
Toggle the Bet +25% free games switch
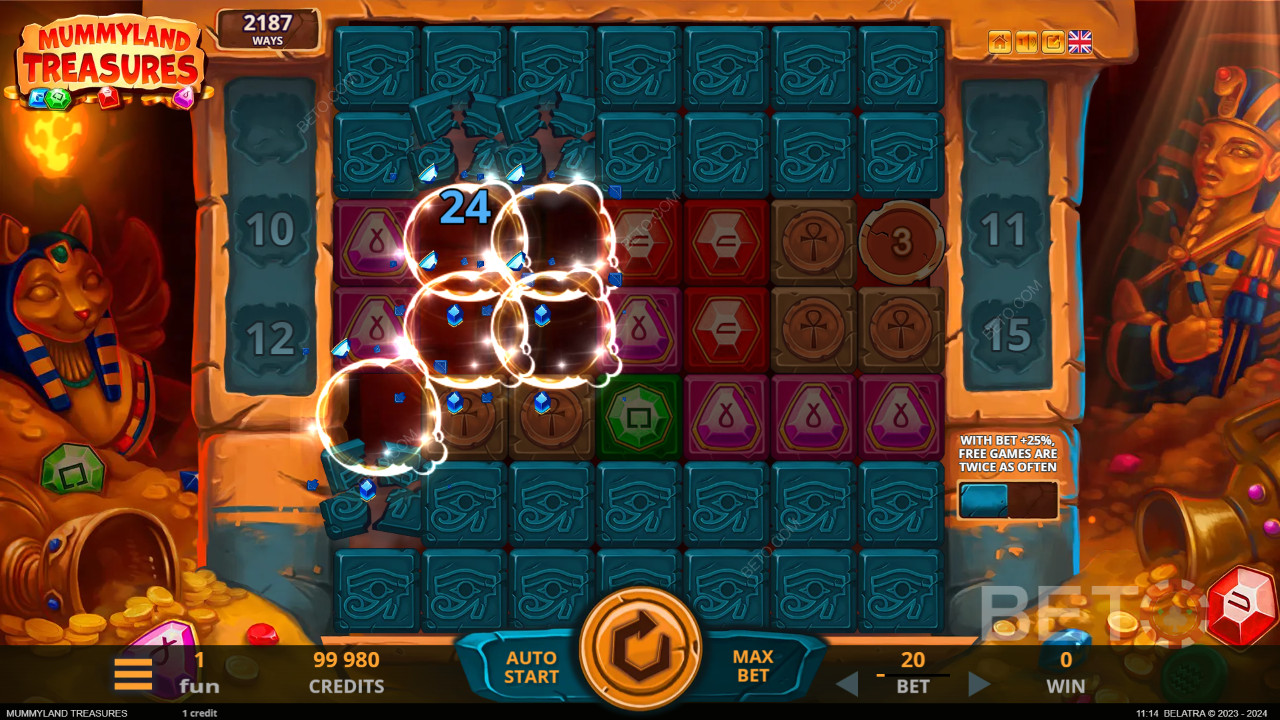coord(1007,500)
